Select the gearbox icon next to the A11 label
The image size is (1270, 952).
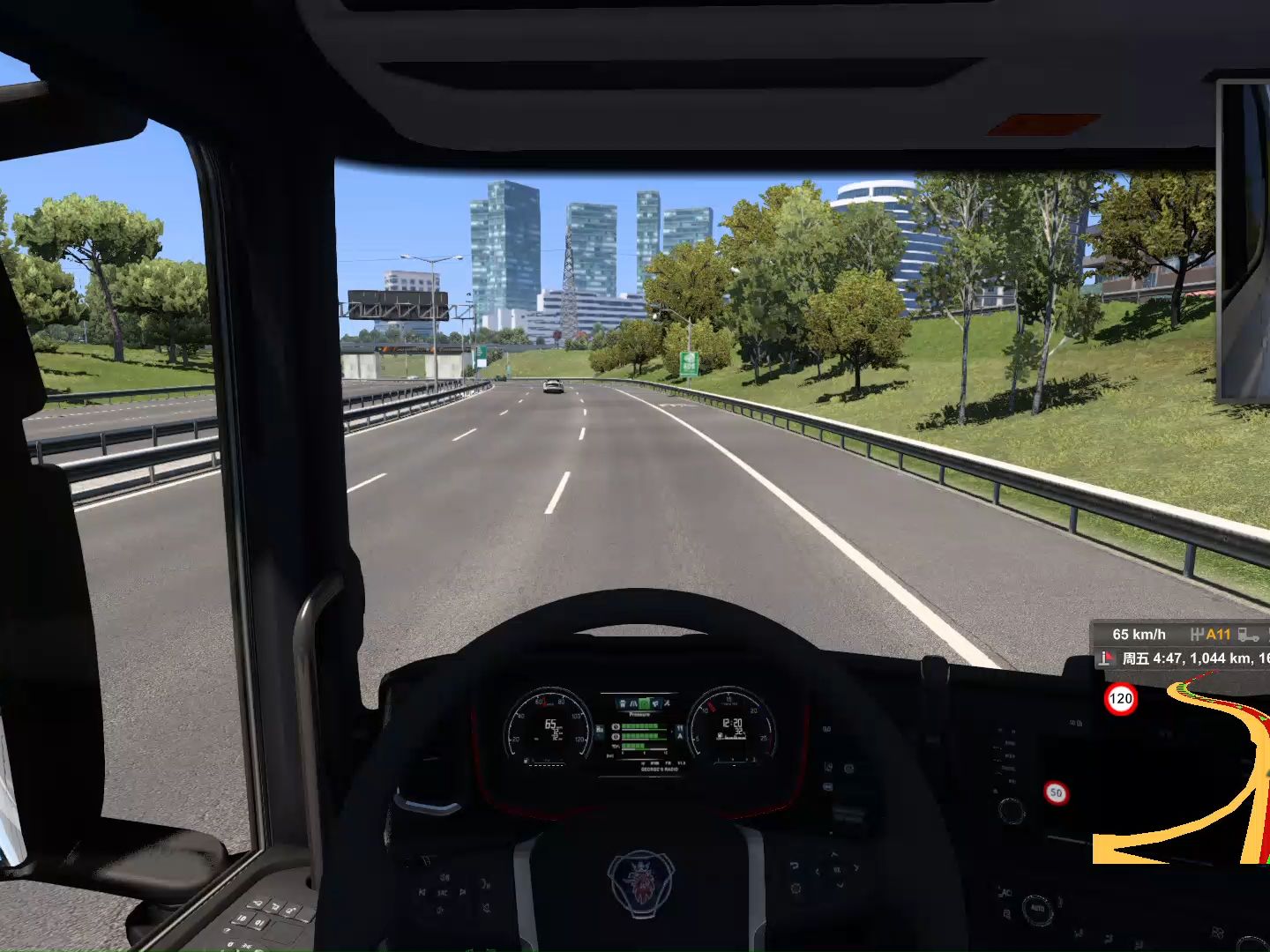point(1198,634)
